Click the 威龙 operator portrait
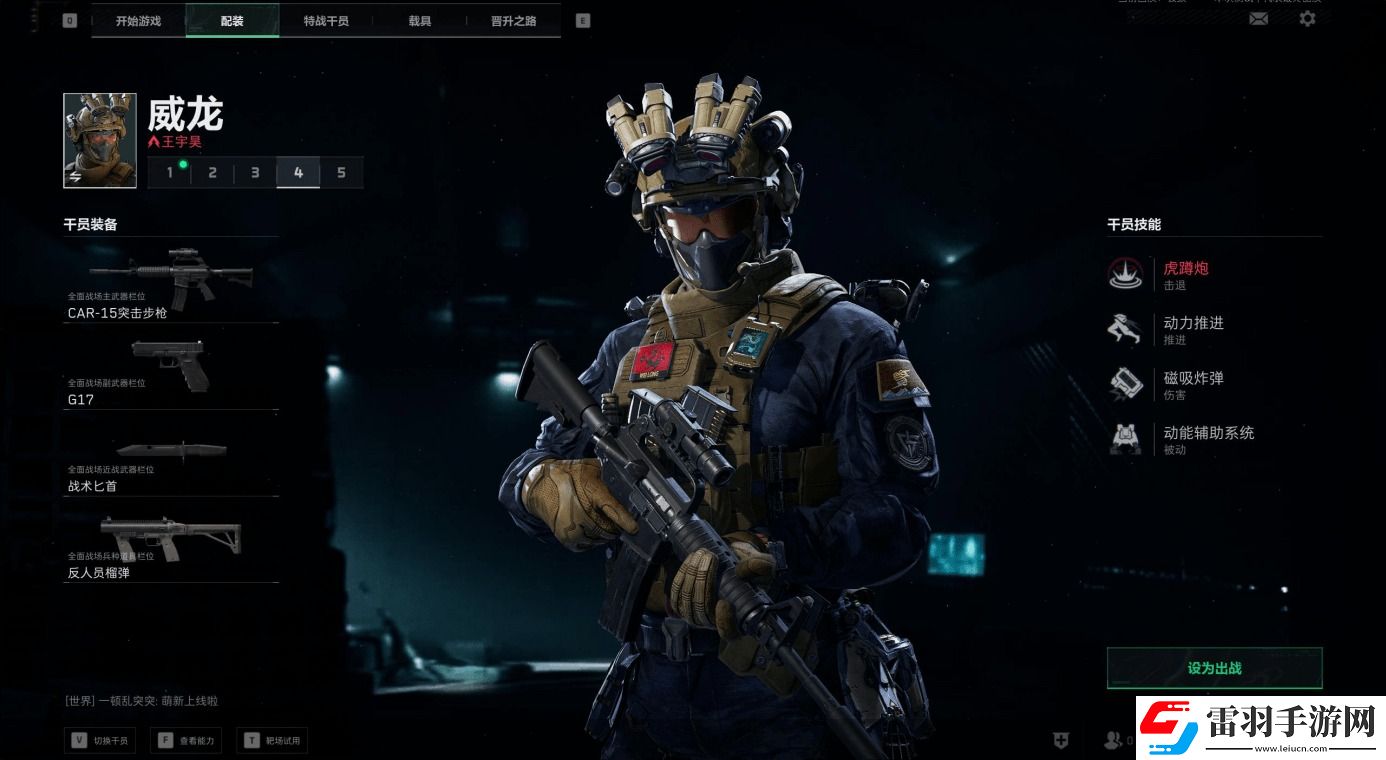1386x760 pixels. click(x=100, y=141)
